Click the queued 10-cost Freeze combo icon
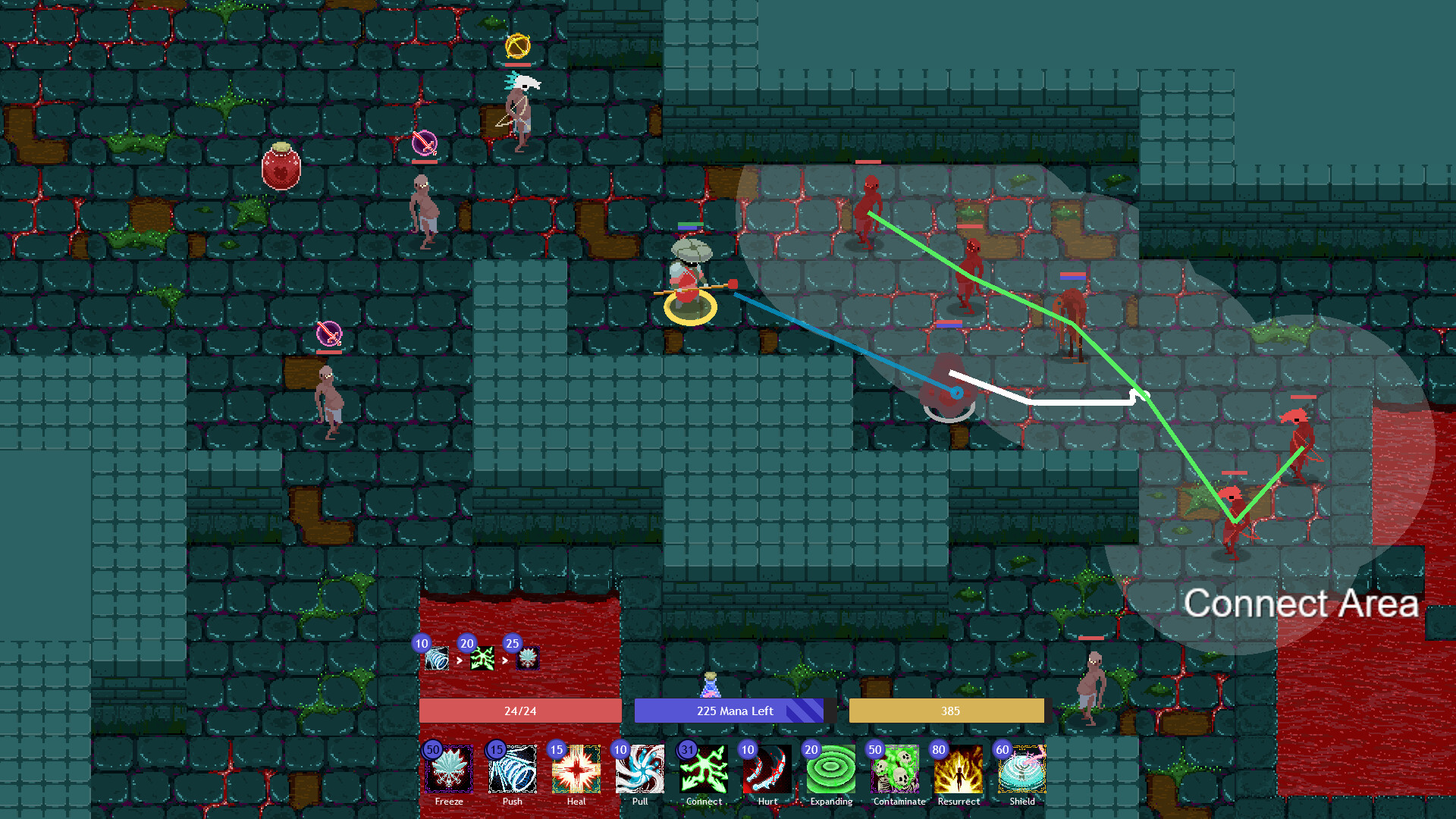The height and width of the screenshot is (819, 1456). pyautogui.click(x=437, y=659)
